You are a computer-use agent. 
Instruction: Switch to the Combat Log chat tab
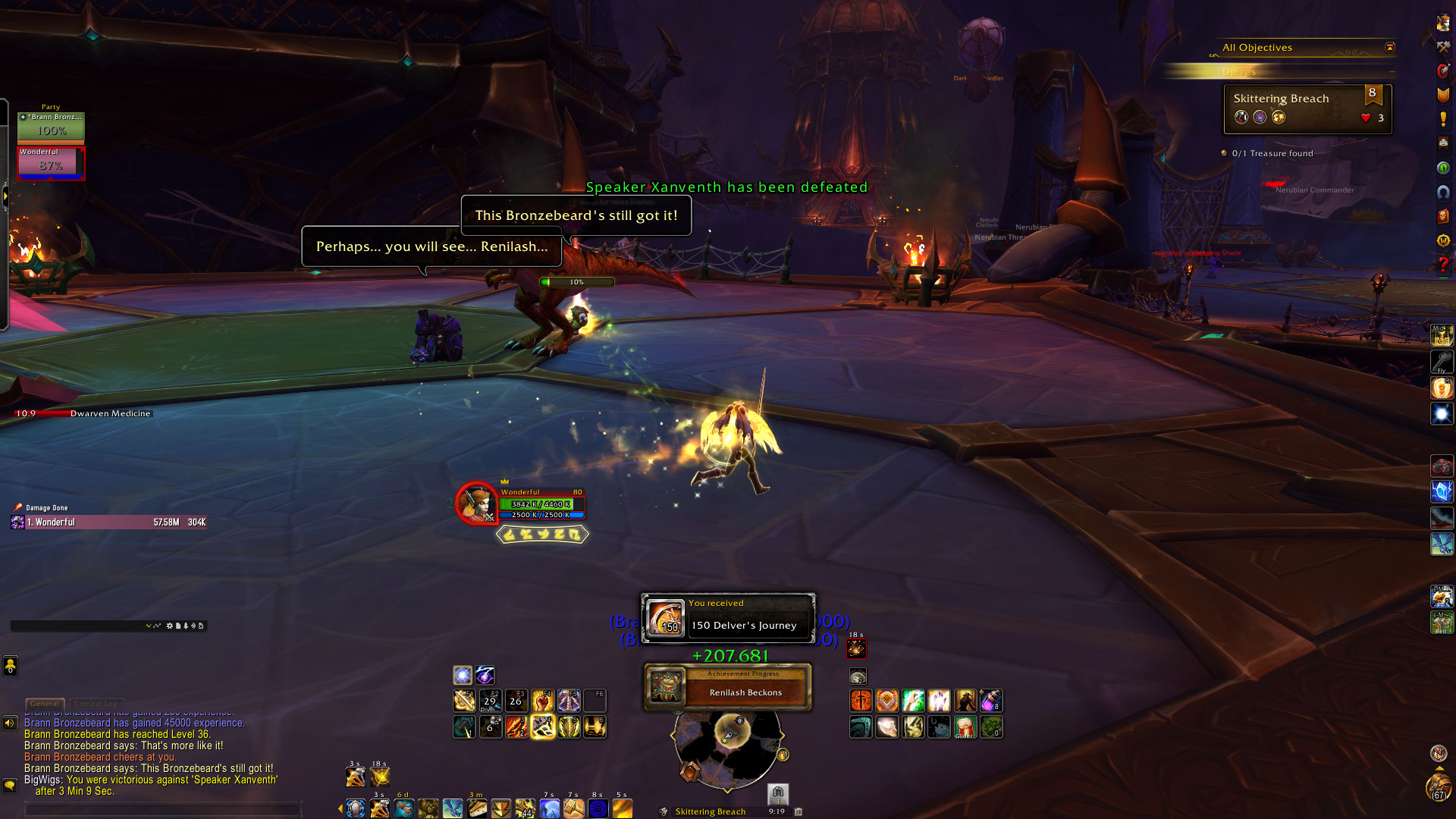[x=96, y=704]
